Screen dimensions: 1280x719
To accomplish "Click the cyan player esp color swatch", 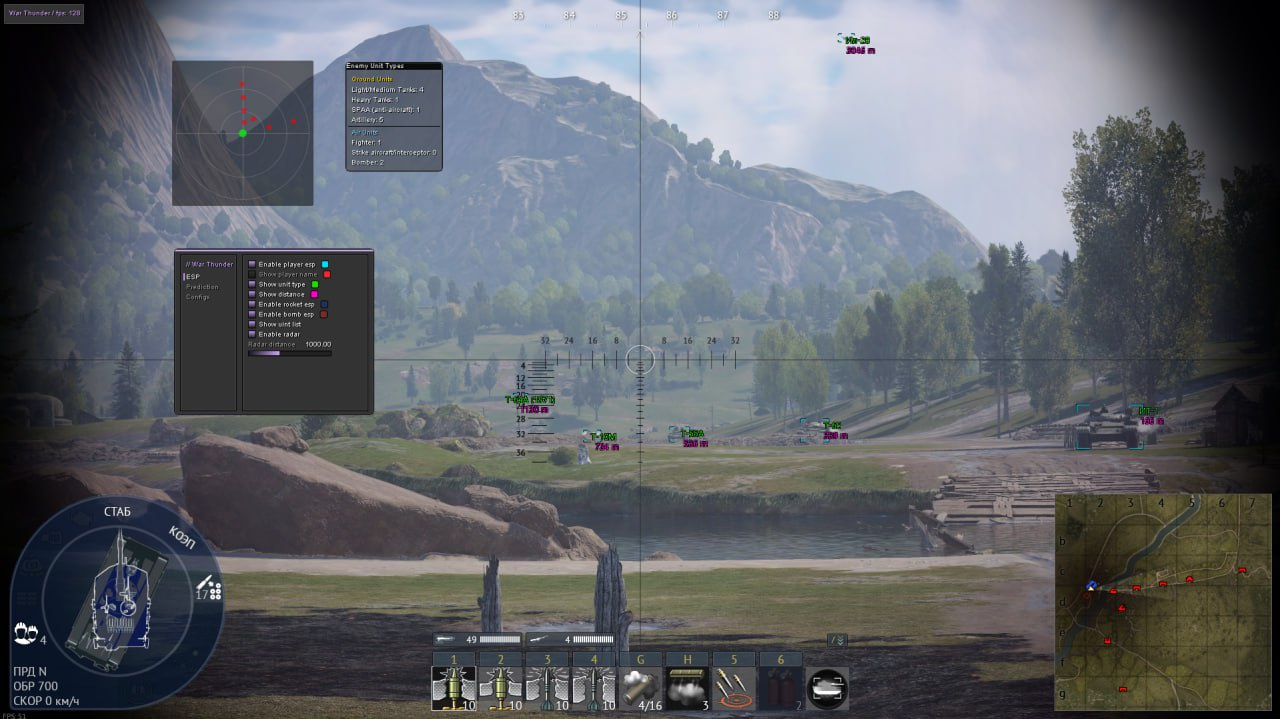I will pos(325,264).
